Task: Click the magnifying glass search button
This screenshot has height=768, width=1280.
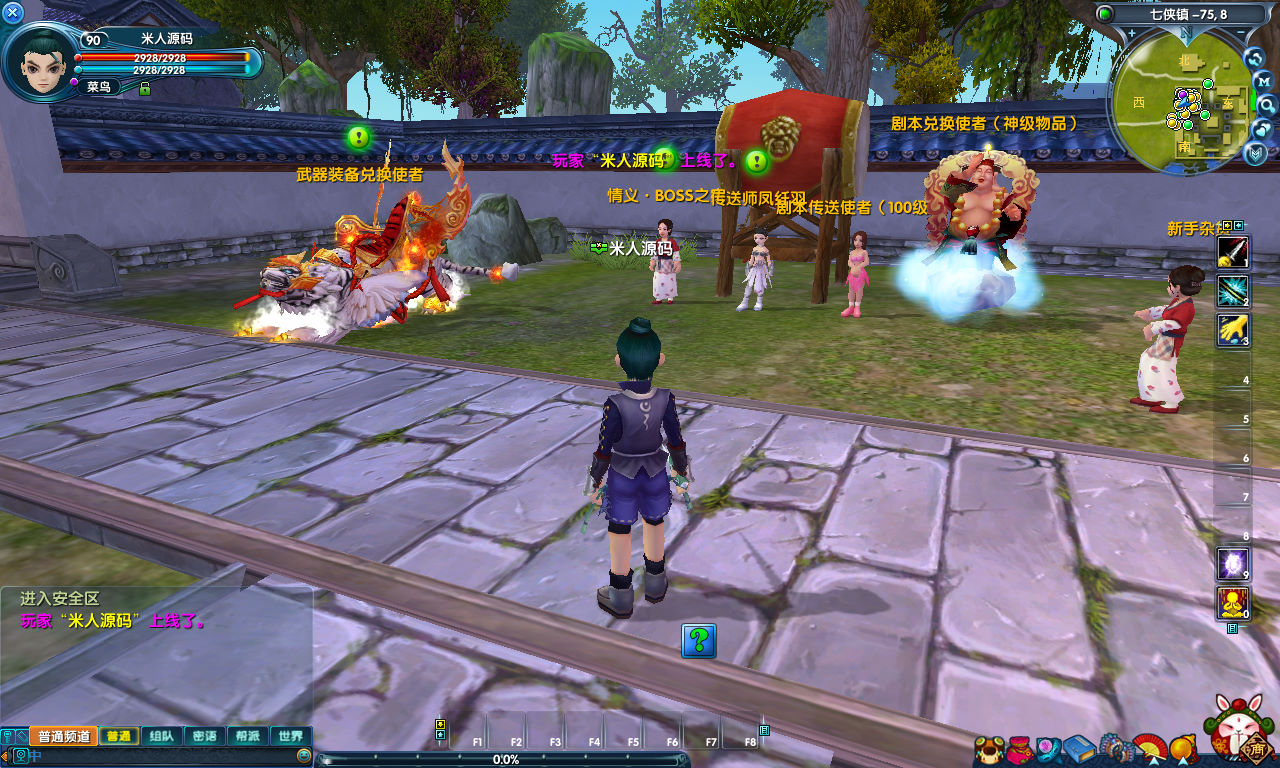Action: tap(1267, 105)
